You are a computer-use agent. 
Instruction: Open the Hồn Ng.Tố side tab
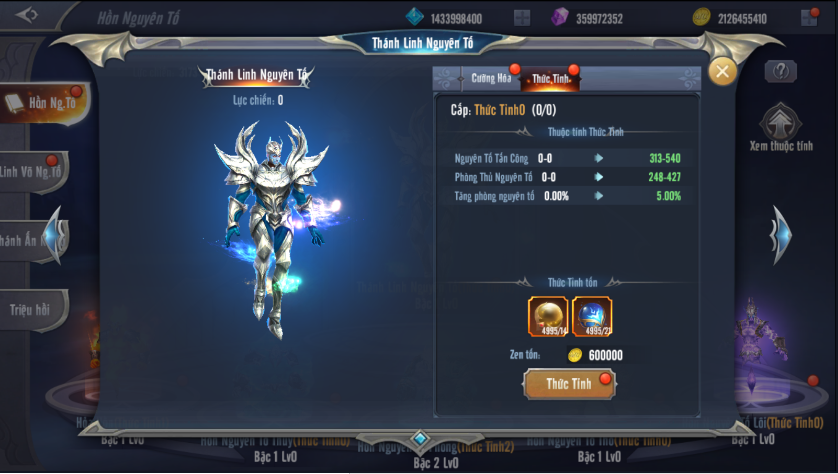click(40, 103)
